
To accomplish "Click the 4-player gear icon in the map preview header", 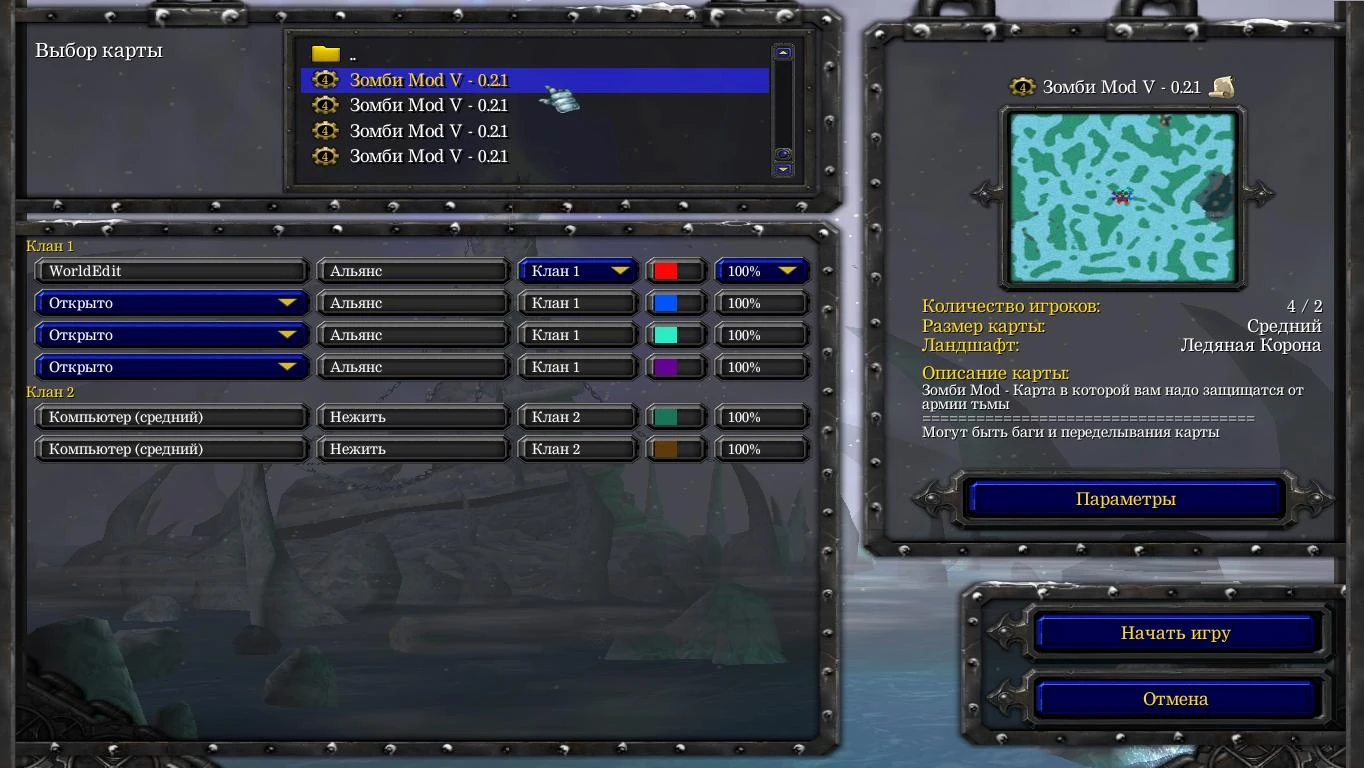I will [x=1022, y=86].
